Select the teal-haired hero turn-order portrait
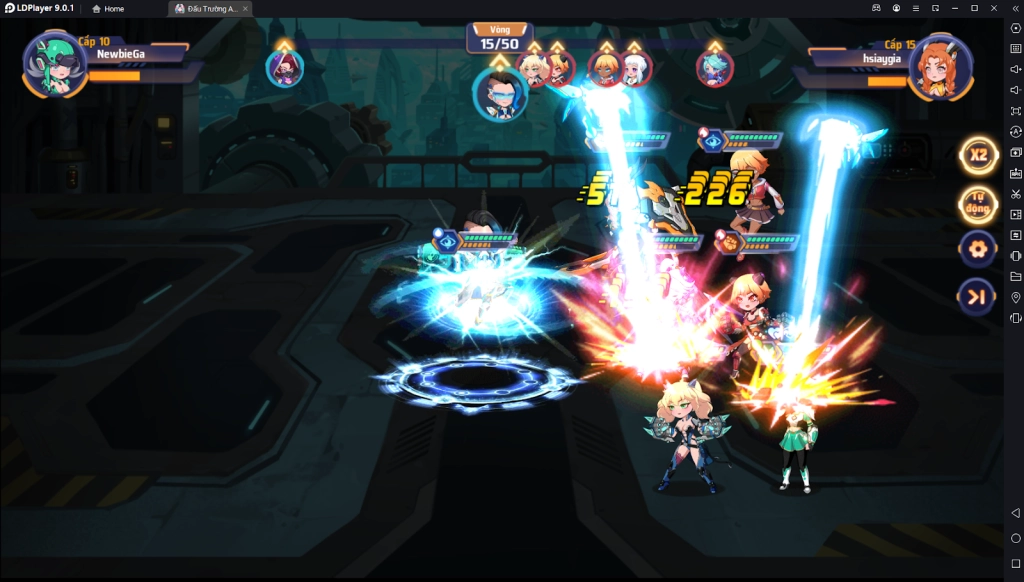The image size is (1024, 582). (714, 68)
